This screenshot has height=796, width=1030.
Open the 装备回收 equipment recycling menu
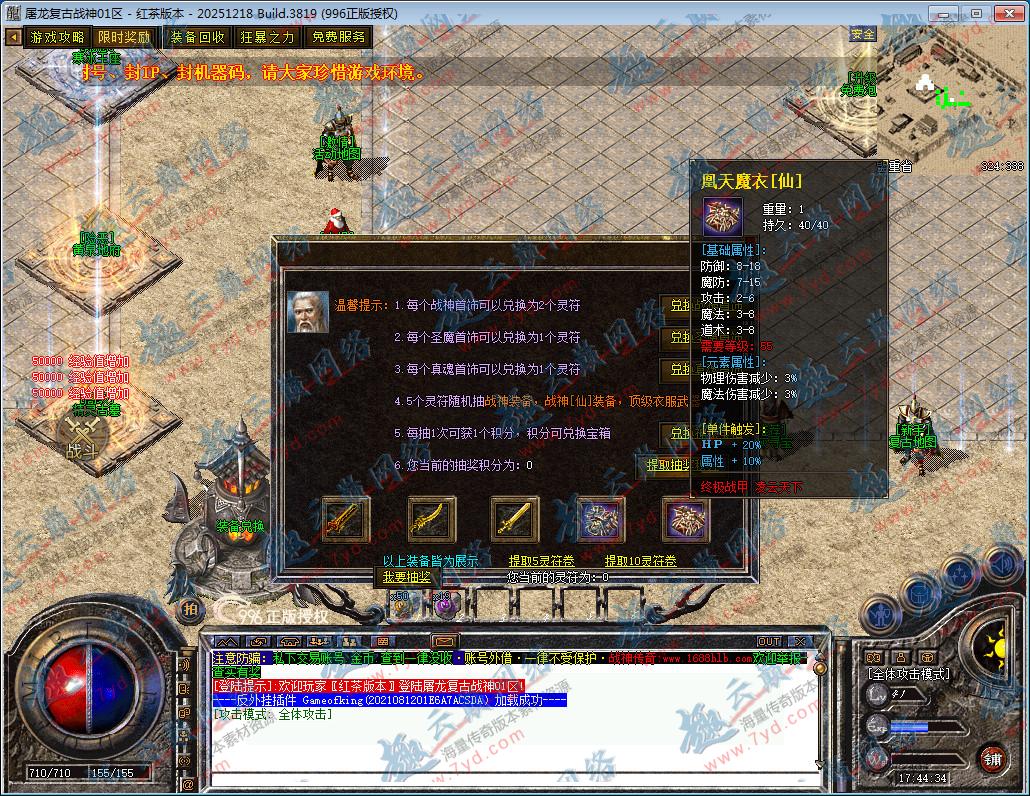[197, 37]
